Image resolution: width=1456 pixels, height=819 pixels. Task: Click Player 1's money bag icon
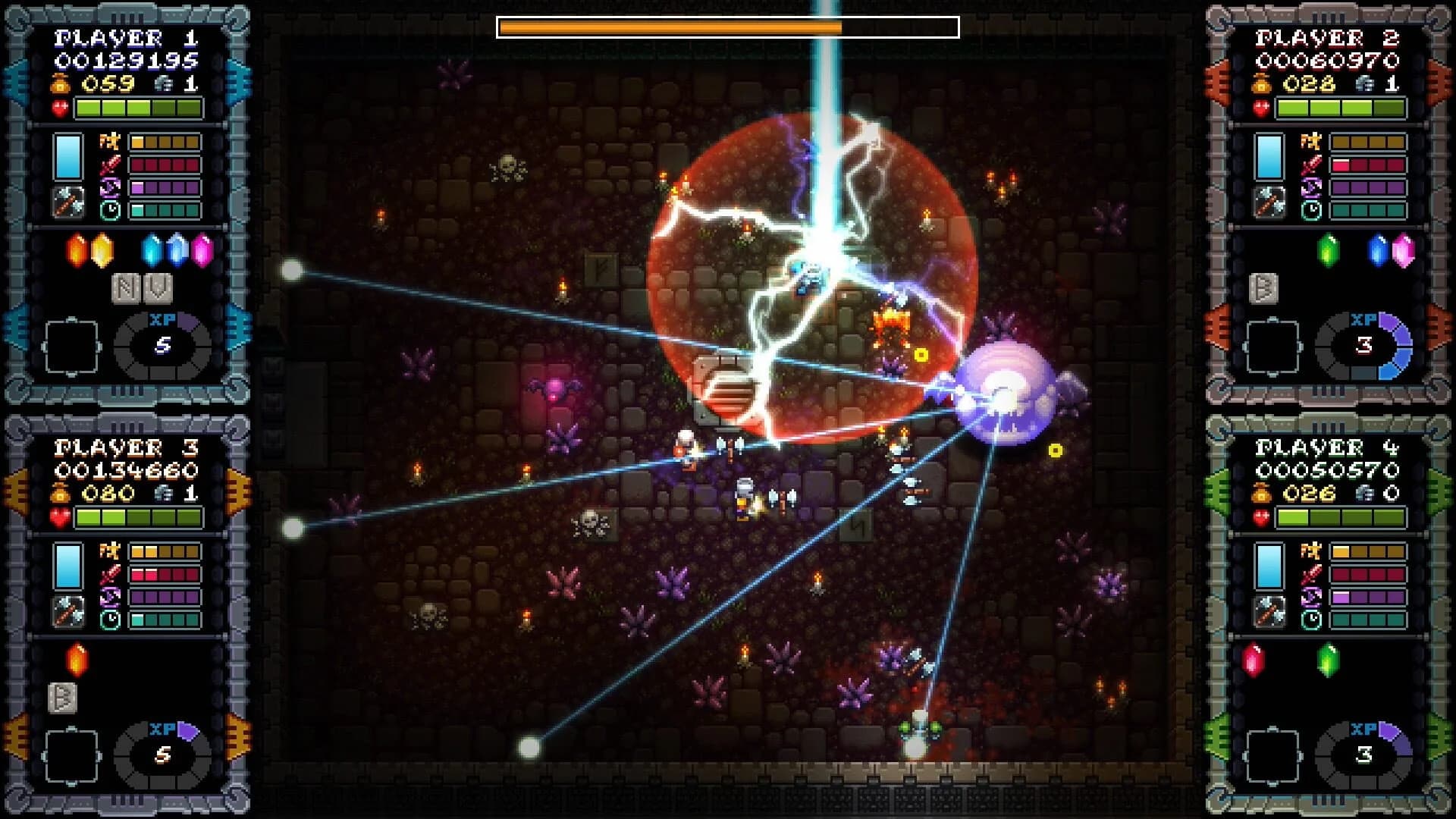point(58,84)
